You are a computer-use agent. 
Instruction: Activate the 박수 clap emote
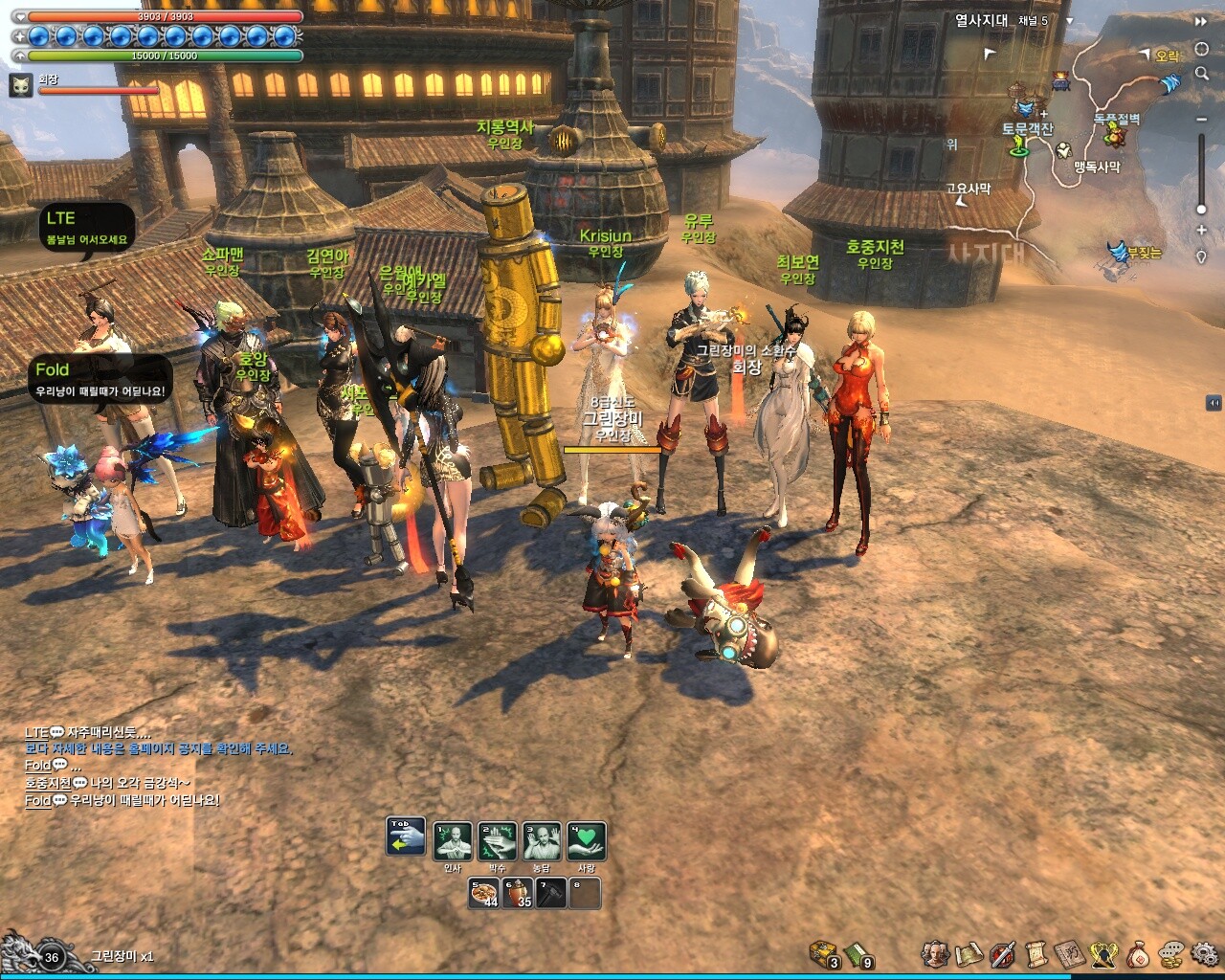498,841
